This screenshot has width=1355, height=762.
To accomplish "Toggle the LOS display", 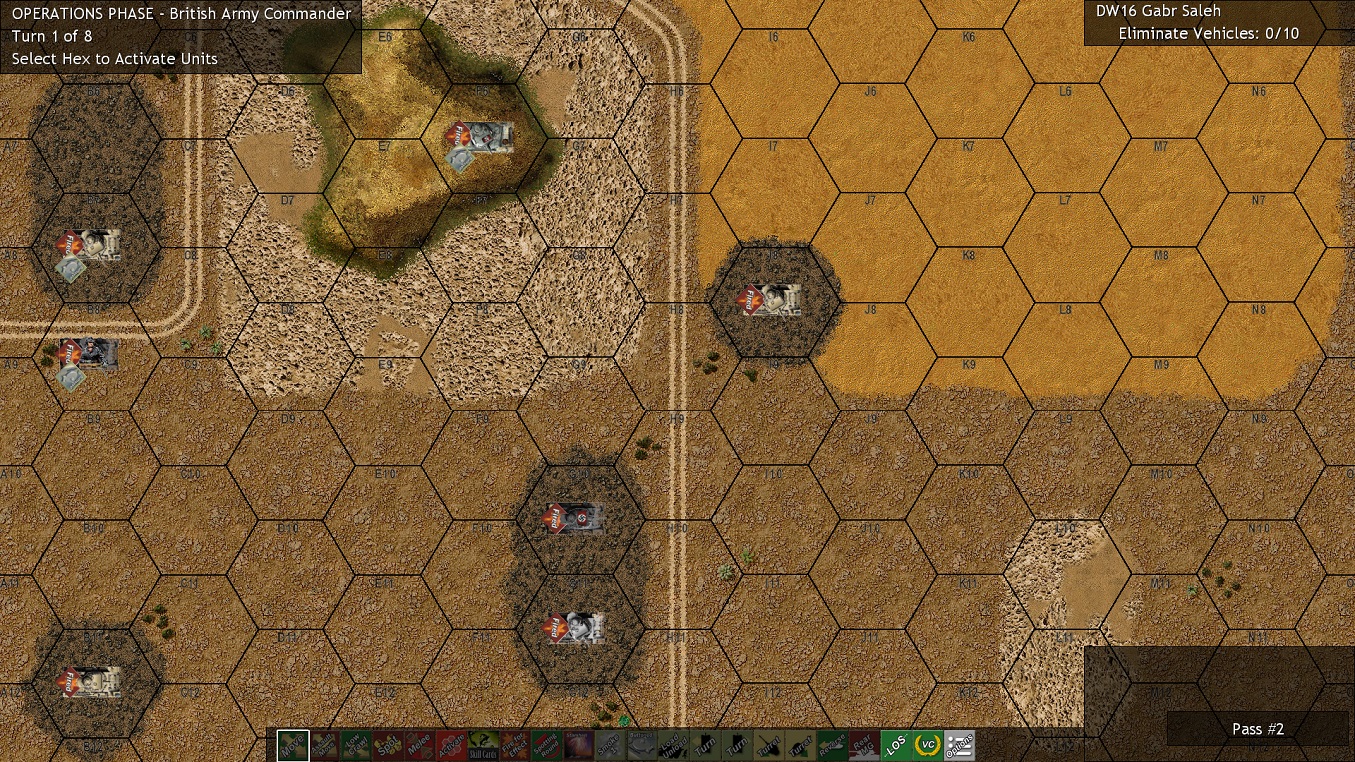I will pos(896,744).
